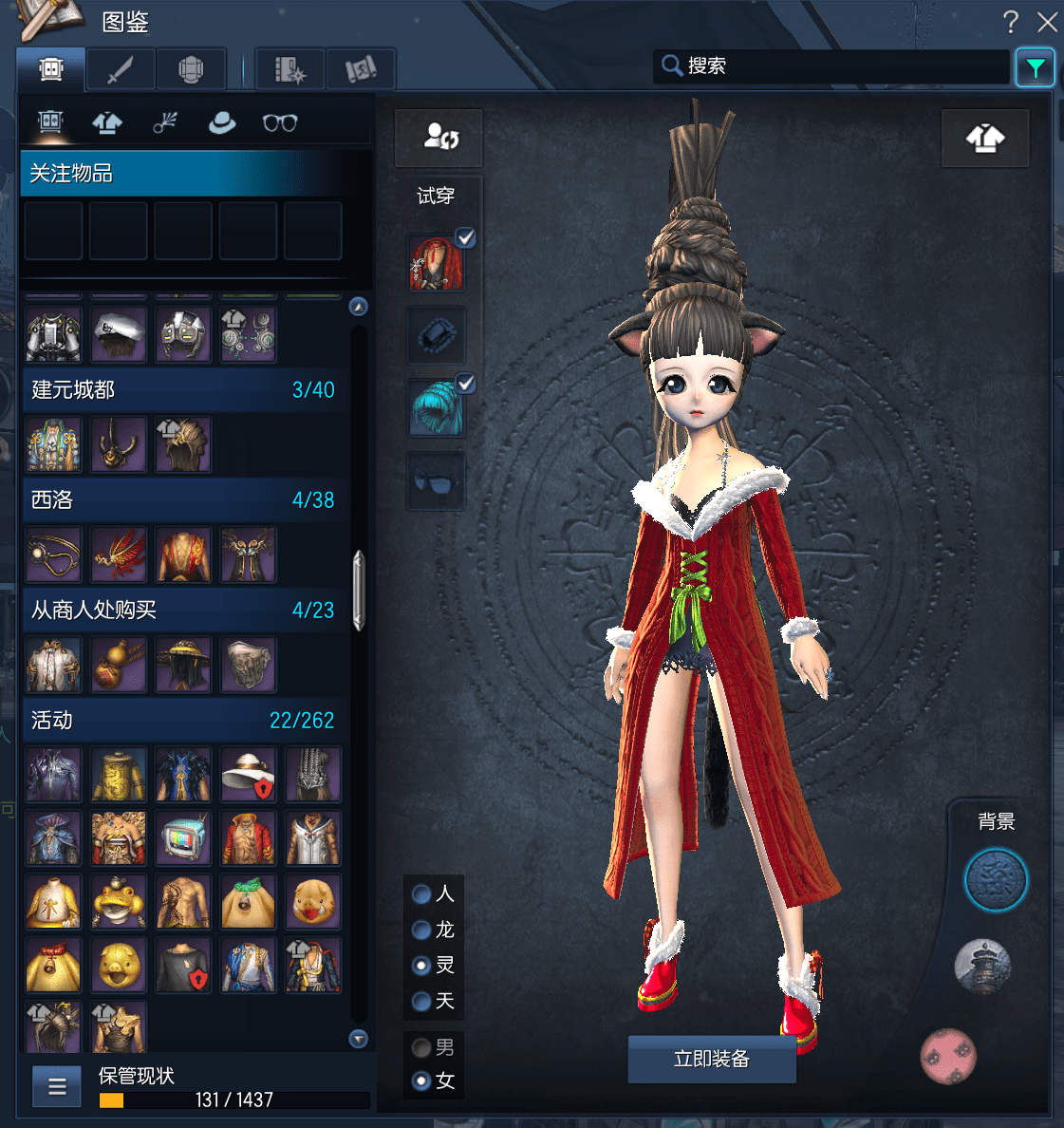
Task: Select the glasses category filter
Action: point(280,122)
